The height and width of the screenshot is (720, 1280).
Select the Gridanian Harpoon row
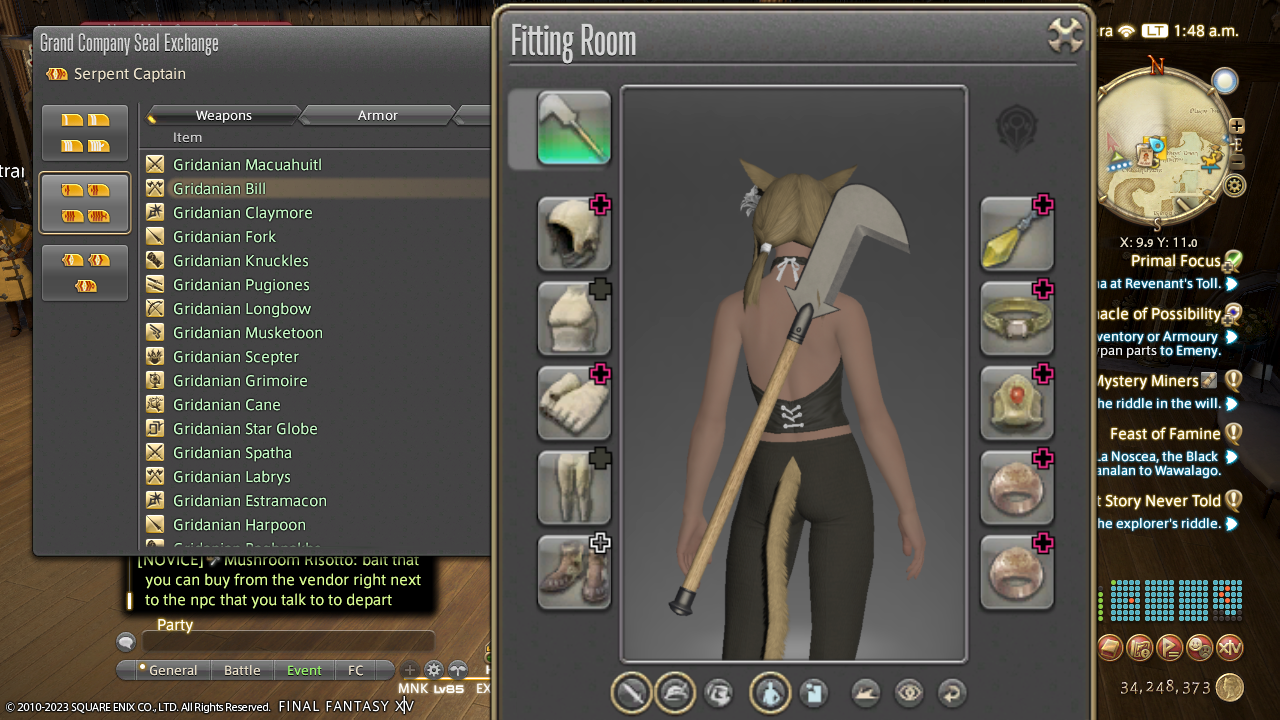click(x=239, y=525)
